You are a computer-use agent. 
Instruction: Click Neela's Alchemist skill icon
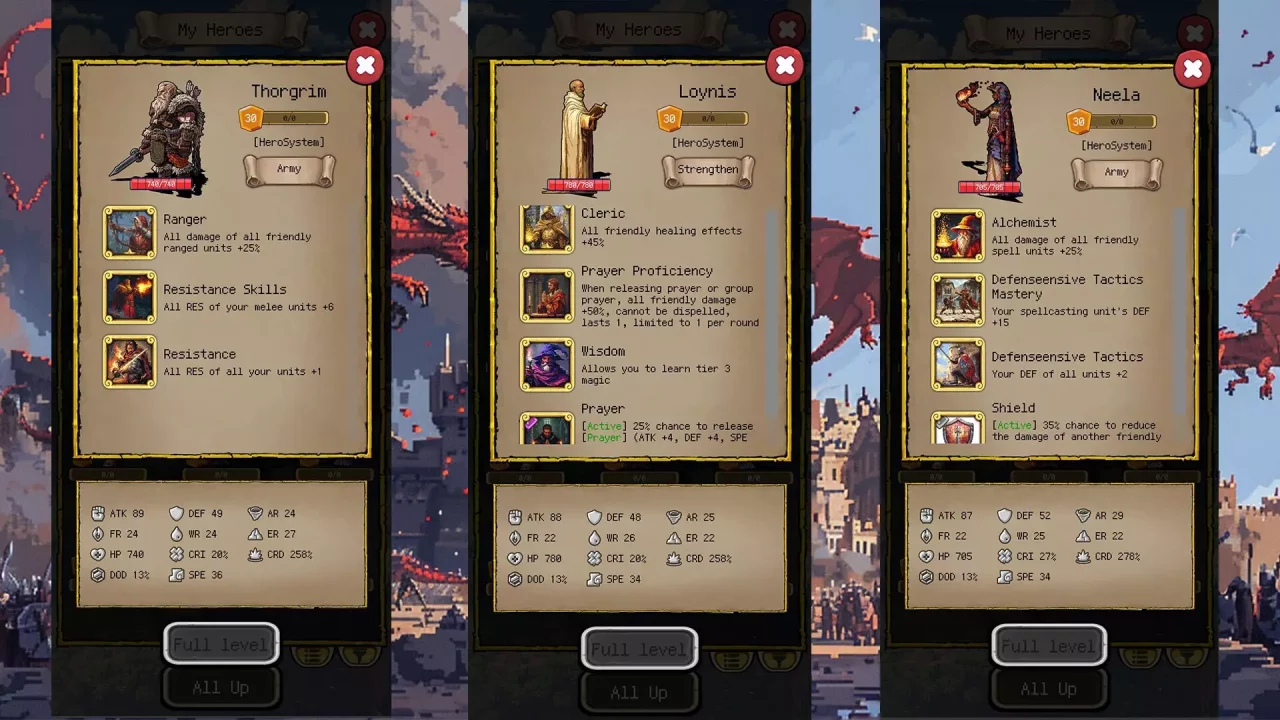point(957,236)
